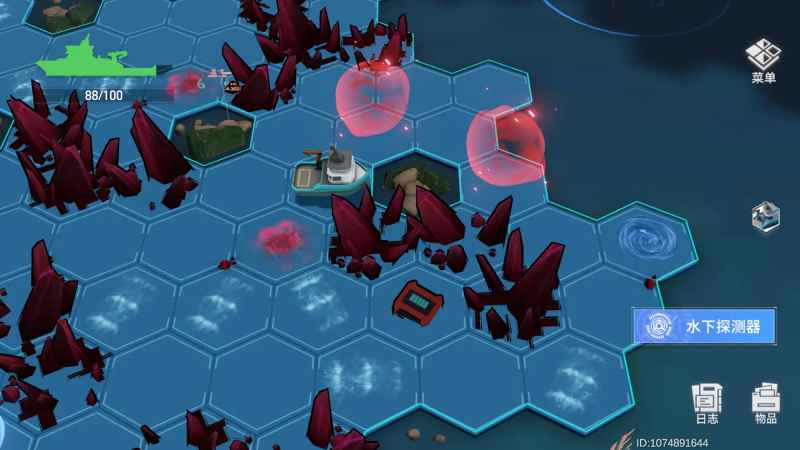
Task: Open the 日志 log
Action: tap(707, 403)
